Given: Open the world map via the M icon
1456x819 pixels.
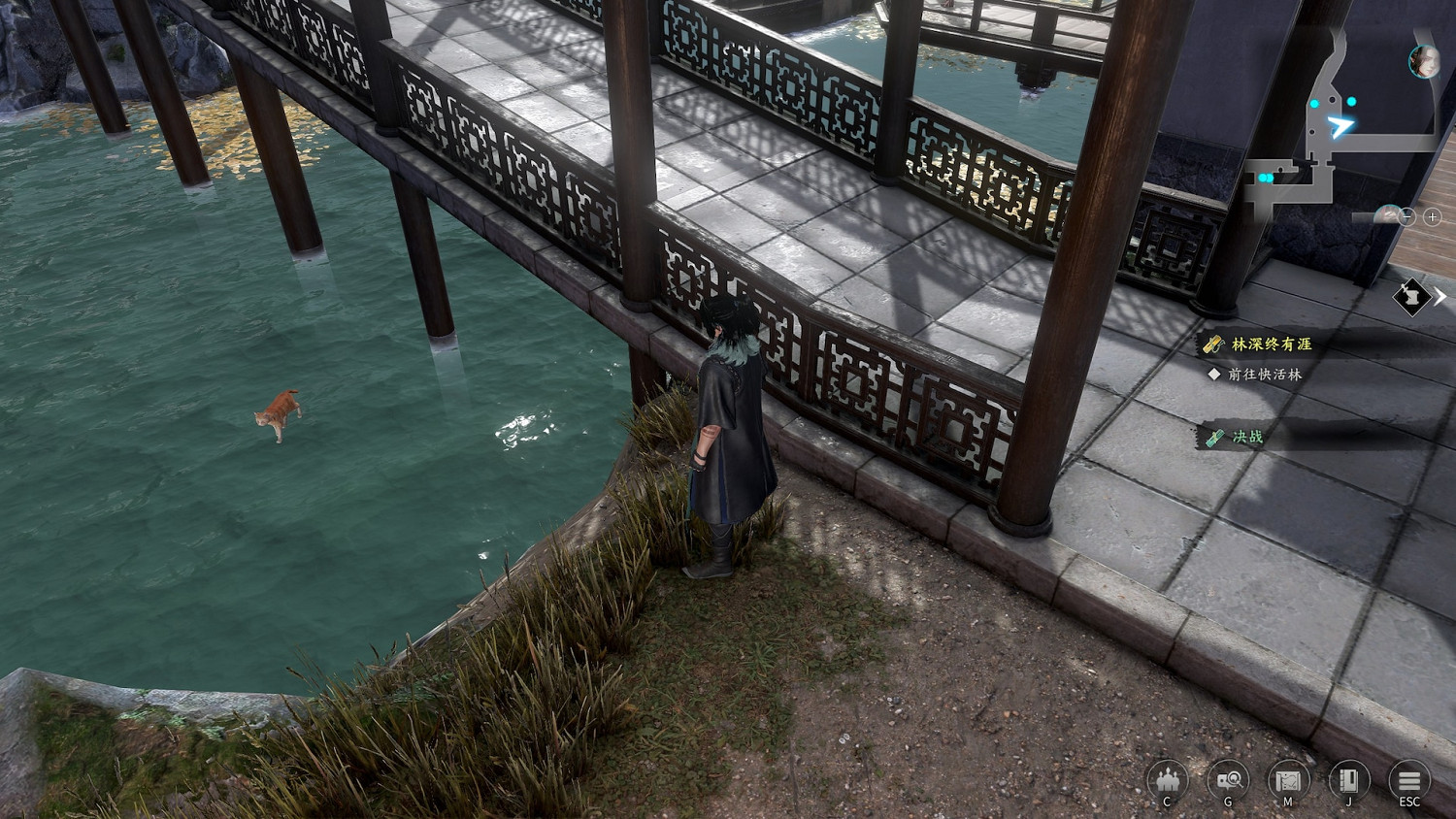Looking at the screenshot, I should pyautogui.click(x=1289, y=781).
